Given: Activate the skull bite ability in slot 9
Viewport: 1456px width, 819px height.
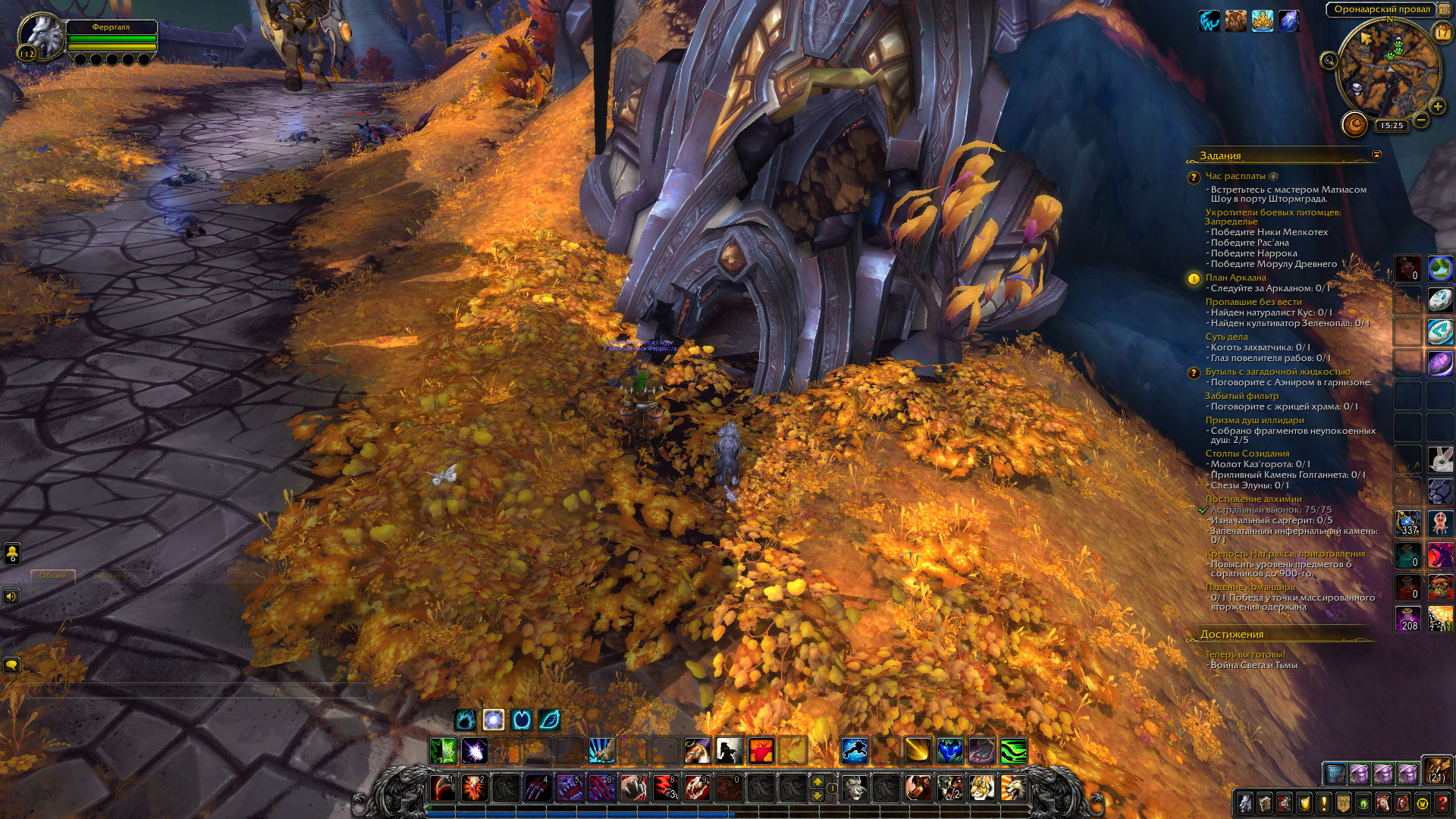Looking at the screenshot, I should 697,789.
